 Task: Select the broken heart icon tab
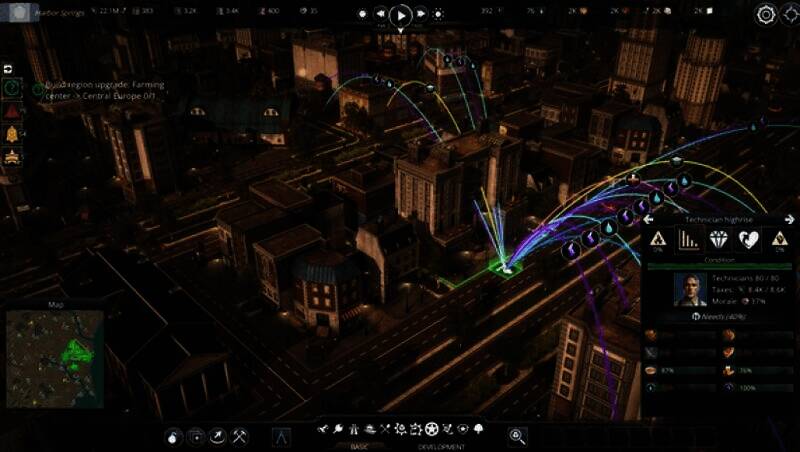coord(748,239)
